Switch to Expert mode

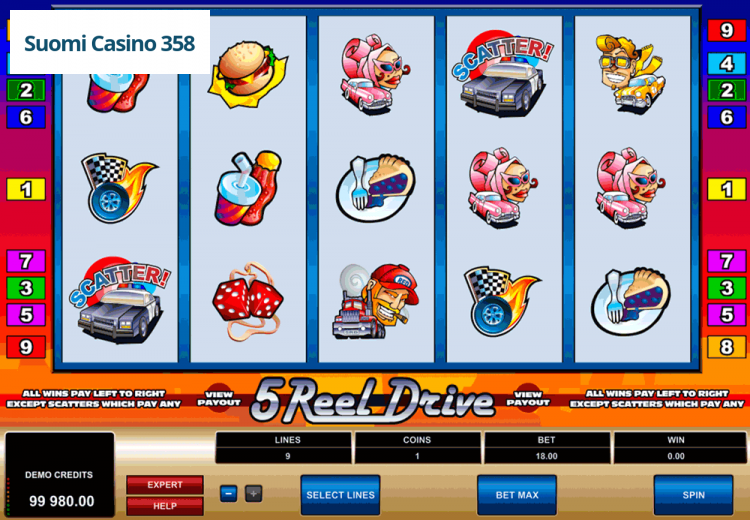click(165, 485)
